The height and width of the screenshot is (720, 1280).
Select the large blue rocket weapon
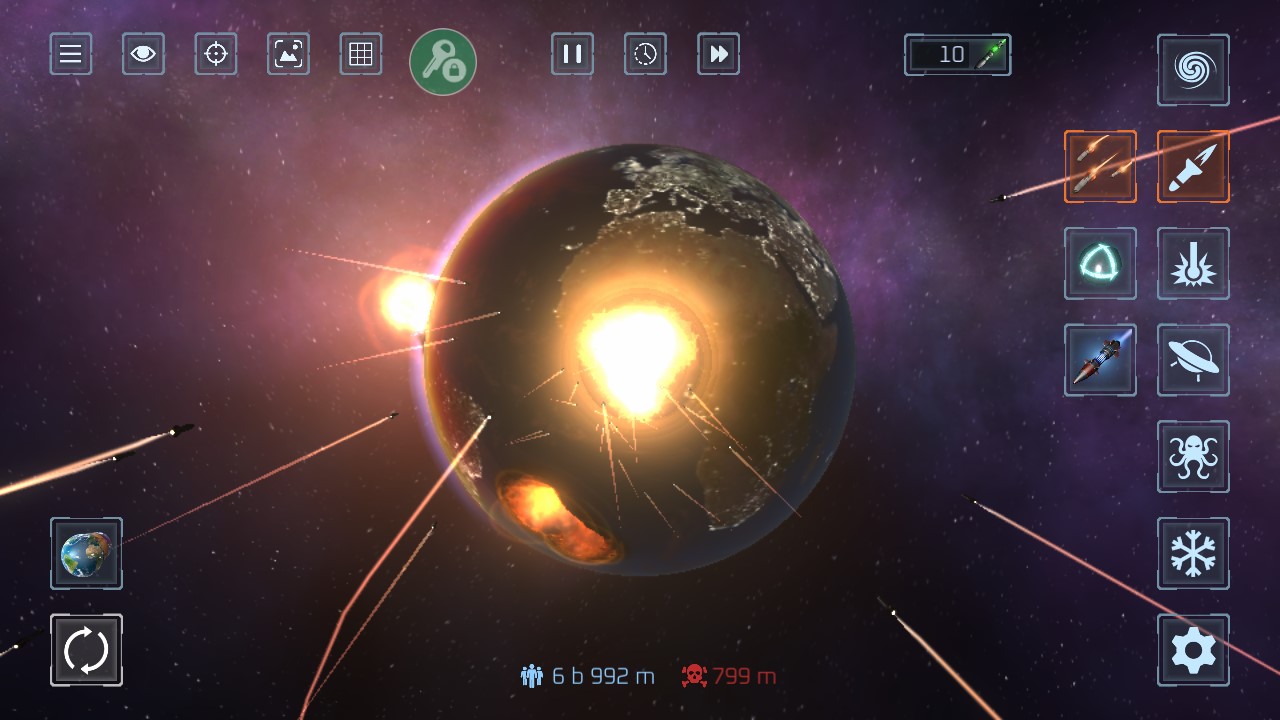point(1100,360)
